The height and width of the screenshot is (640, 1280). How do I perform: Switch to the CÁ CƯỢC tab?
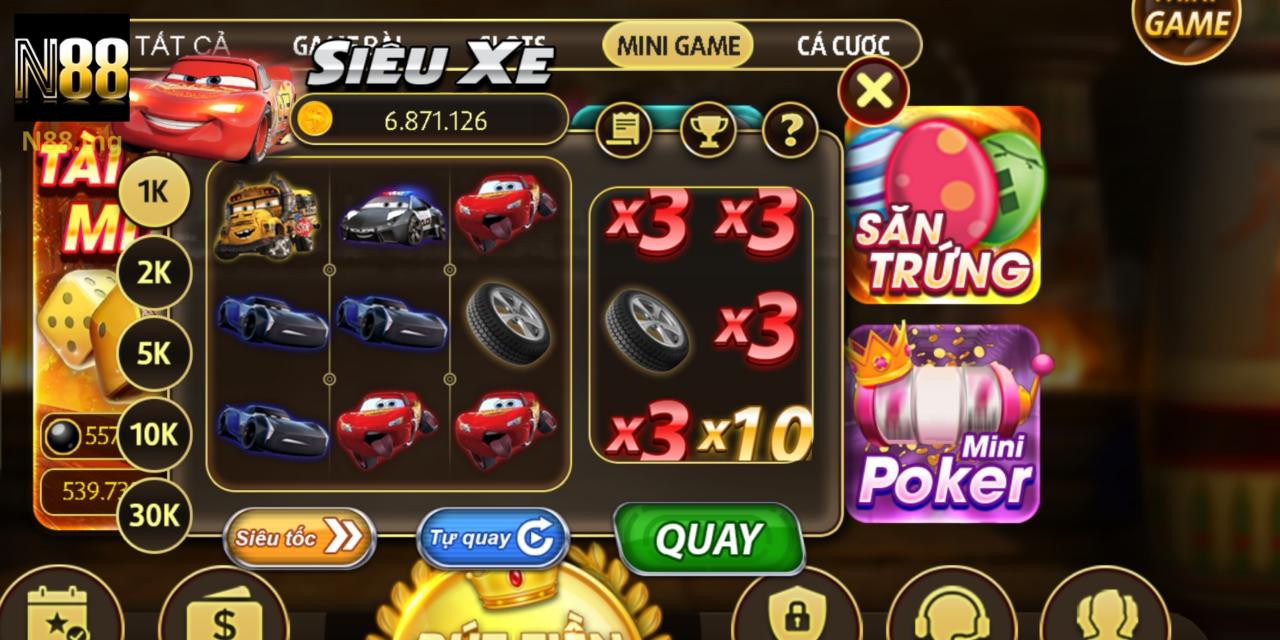point(842,45)
